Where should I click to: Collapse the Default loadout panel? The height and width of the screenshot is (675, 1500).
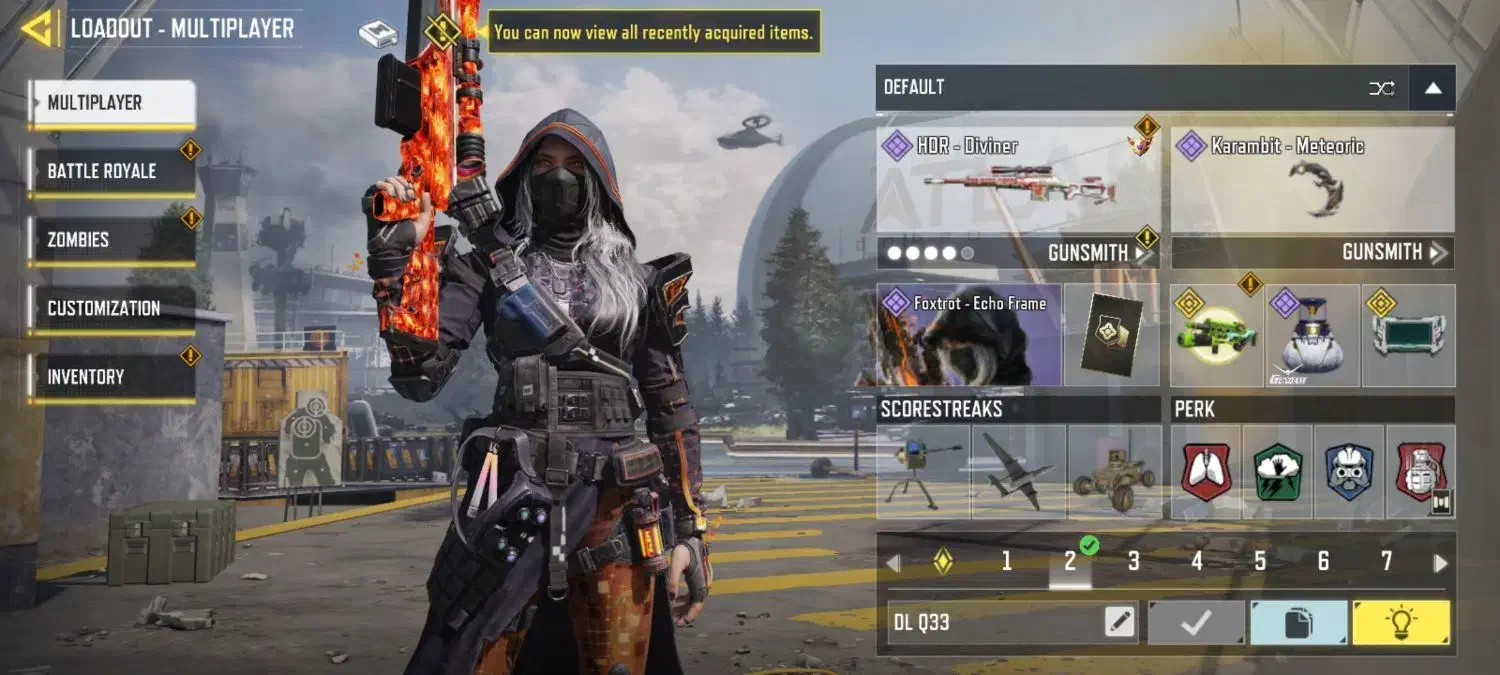[x=1432, y=88]
